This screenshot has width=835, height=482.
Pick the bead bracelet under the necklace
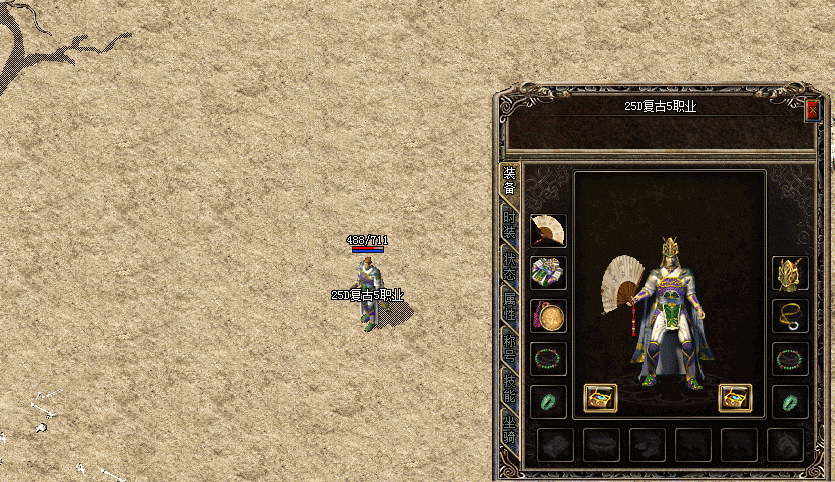point(790,359)
